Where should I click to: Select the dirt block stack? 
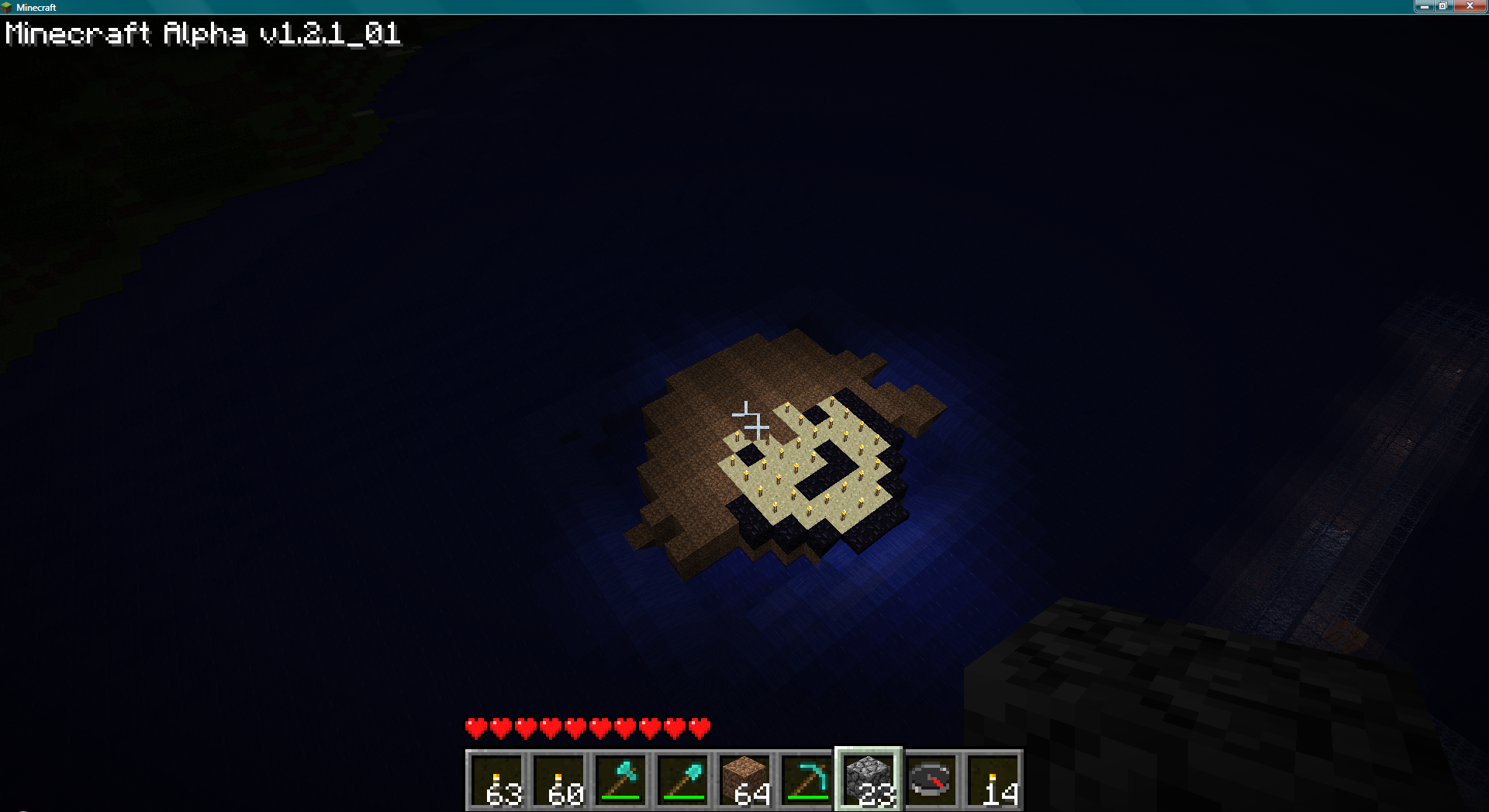pyautogui.click(x=744, y=779)
